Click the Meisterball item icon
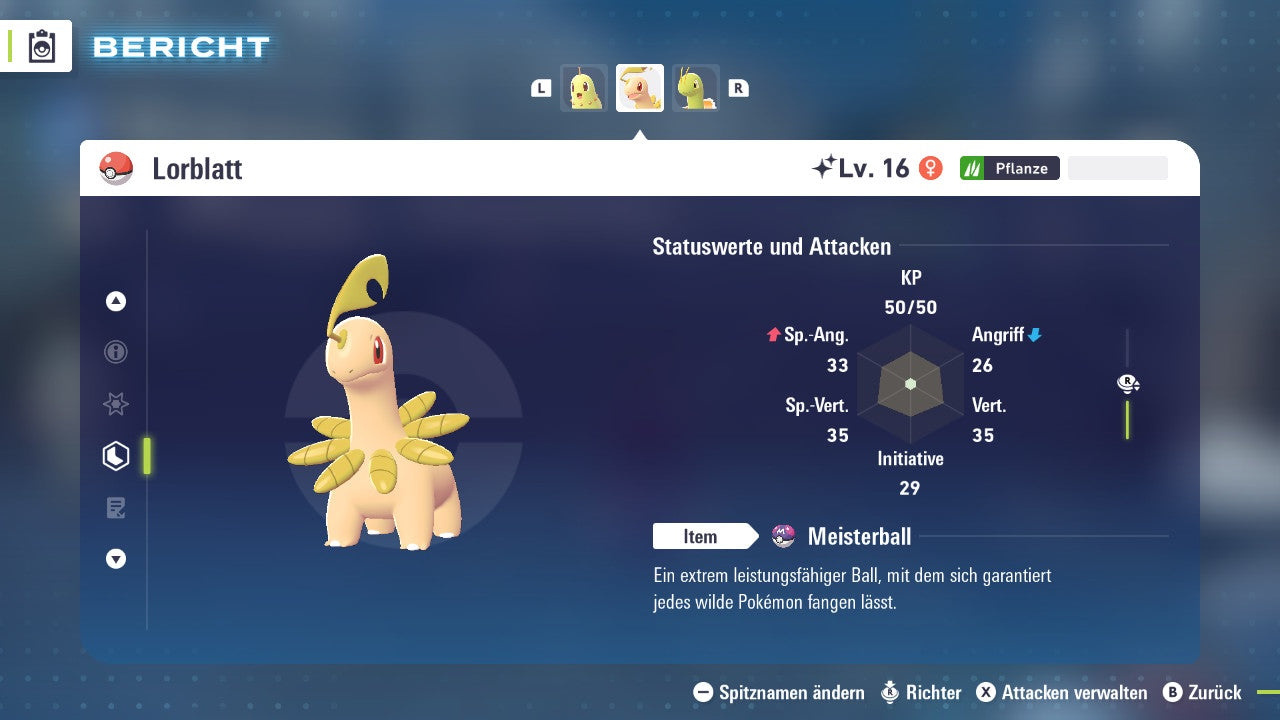 (783, 536)
